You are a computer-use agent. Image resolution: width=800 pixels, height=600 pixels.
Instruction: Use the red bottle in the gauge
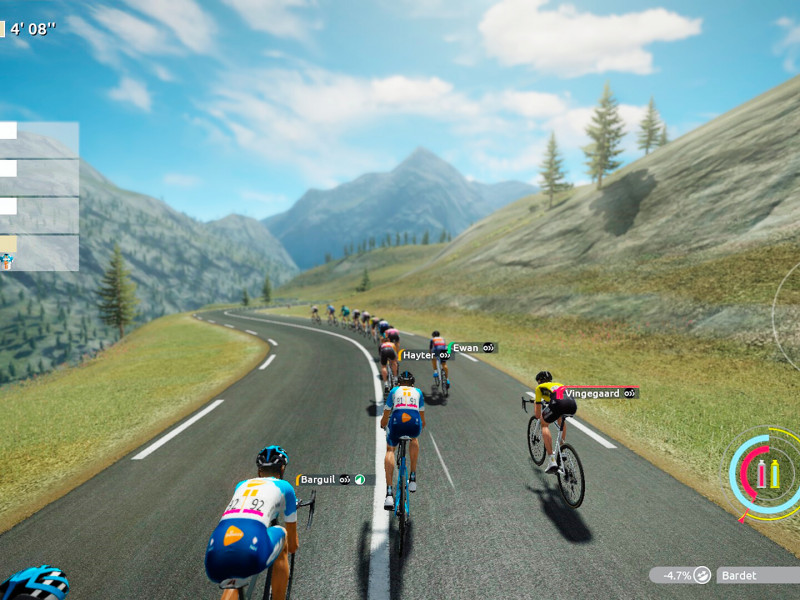click(x=761, y=474)
